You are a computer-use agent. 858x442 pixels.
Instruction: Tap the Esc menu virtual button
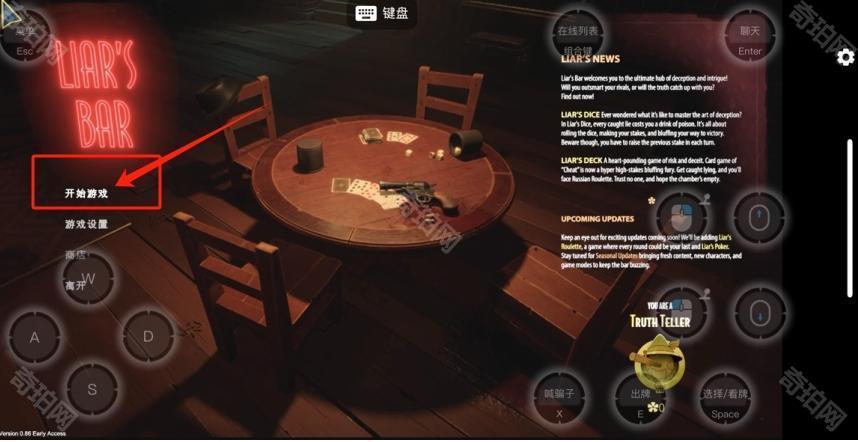pyautogui.click(x=25, y=40)
